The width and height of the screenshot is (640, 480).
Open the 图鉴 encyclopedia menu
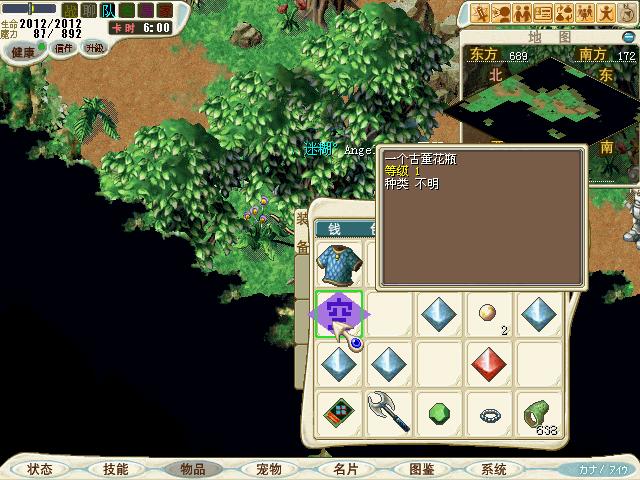pos(421,469)
